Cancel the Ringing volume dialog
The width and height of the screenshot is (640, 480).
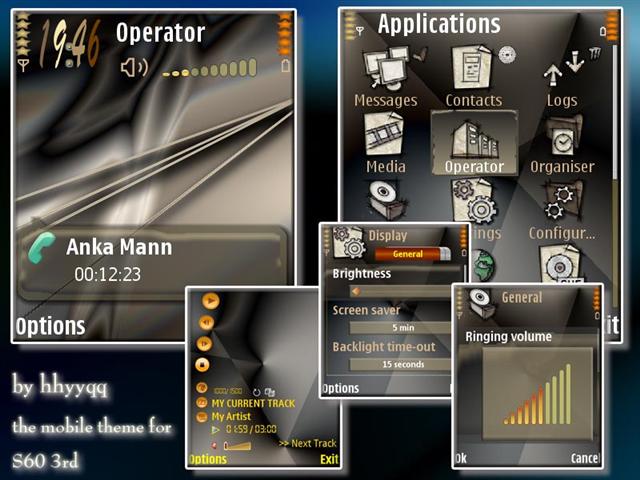(584, 459)
